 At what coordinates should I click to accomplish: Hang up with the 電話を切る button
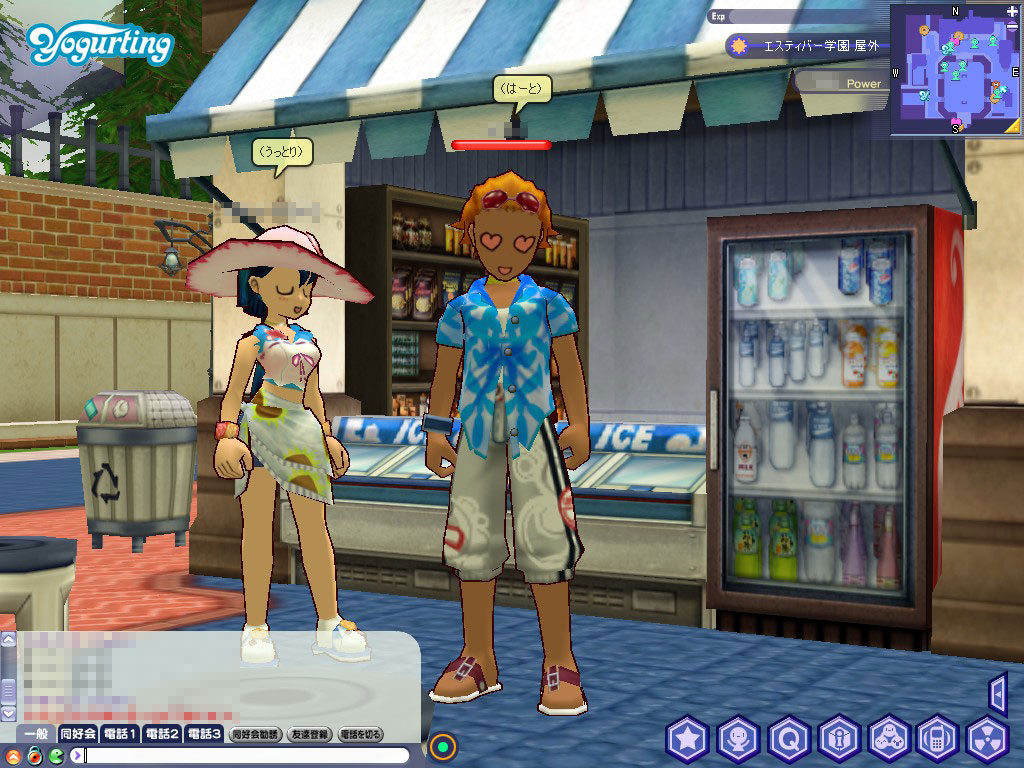(361, 734)
